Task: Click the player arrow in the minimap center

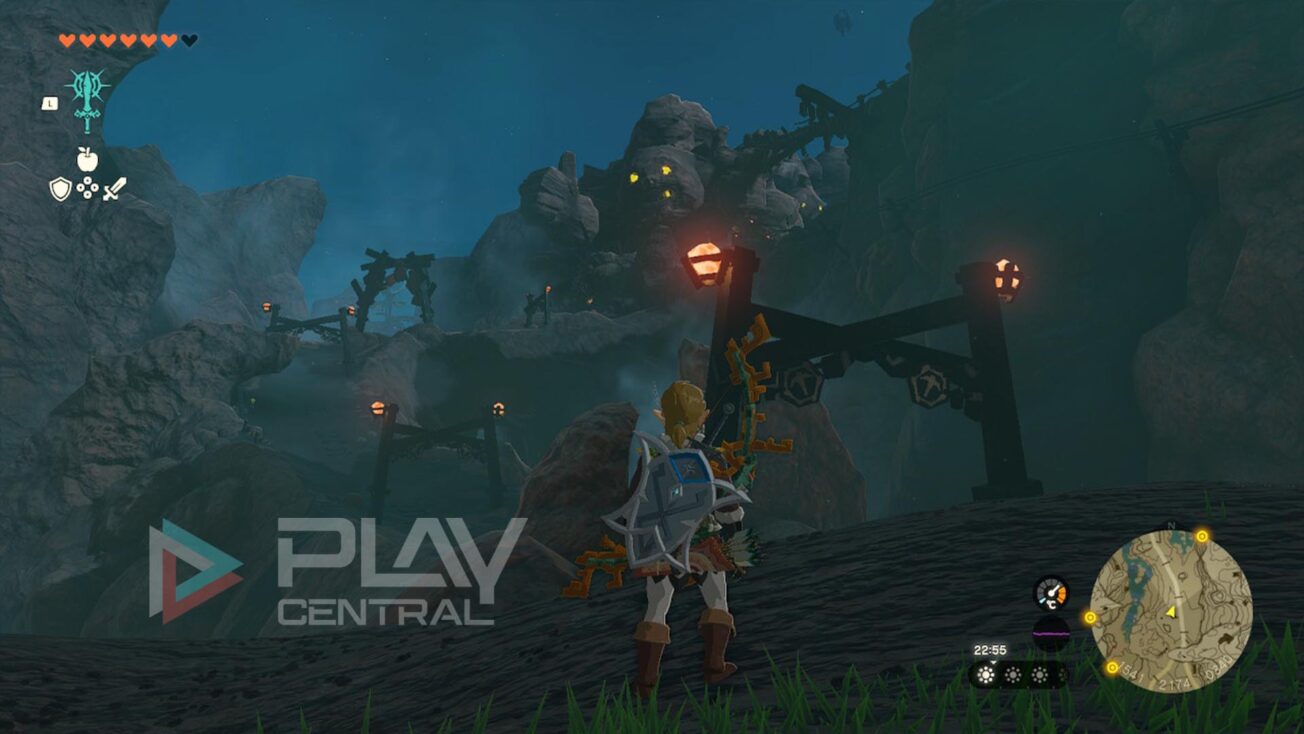Action: (x=1171, y=612)
